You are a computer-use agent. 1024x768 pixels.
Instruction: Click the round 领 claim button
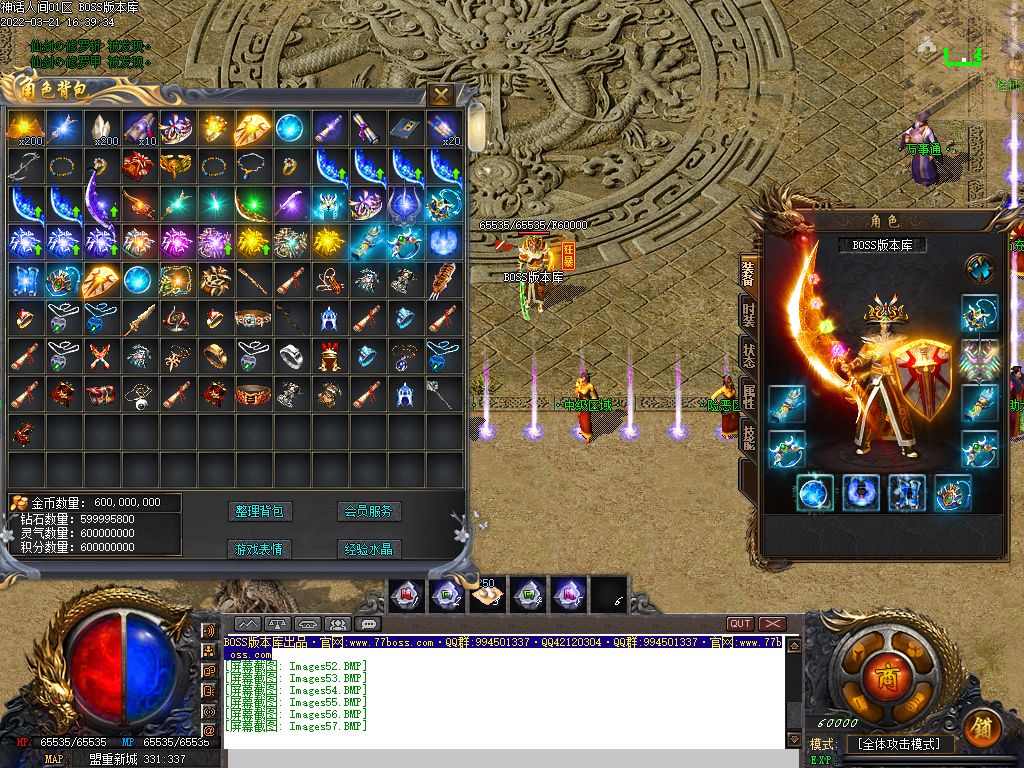983,727
